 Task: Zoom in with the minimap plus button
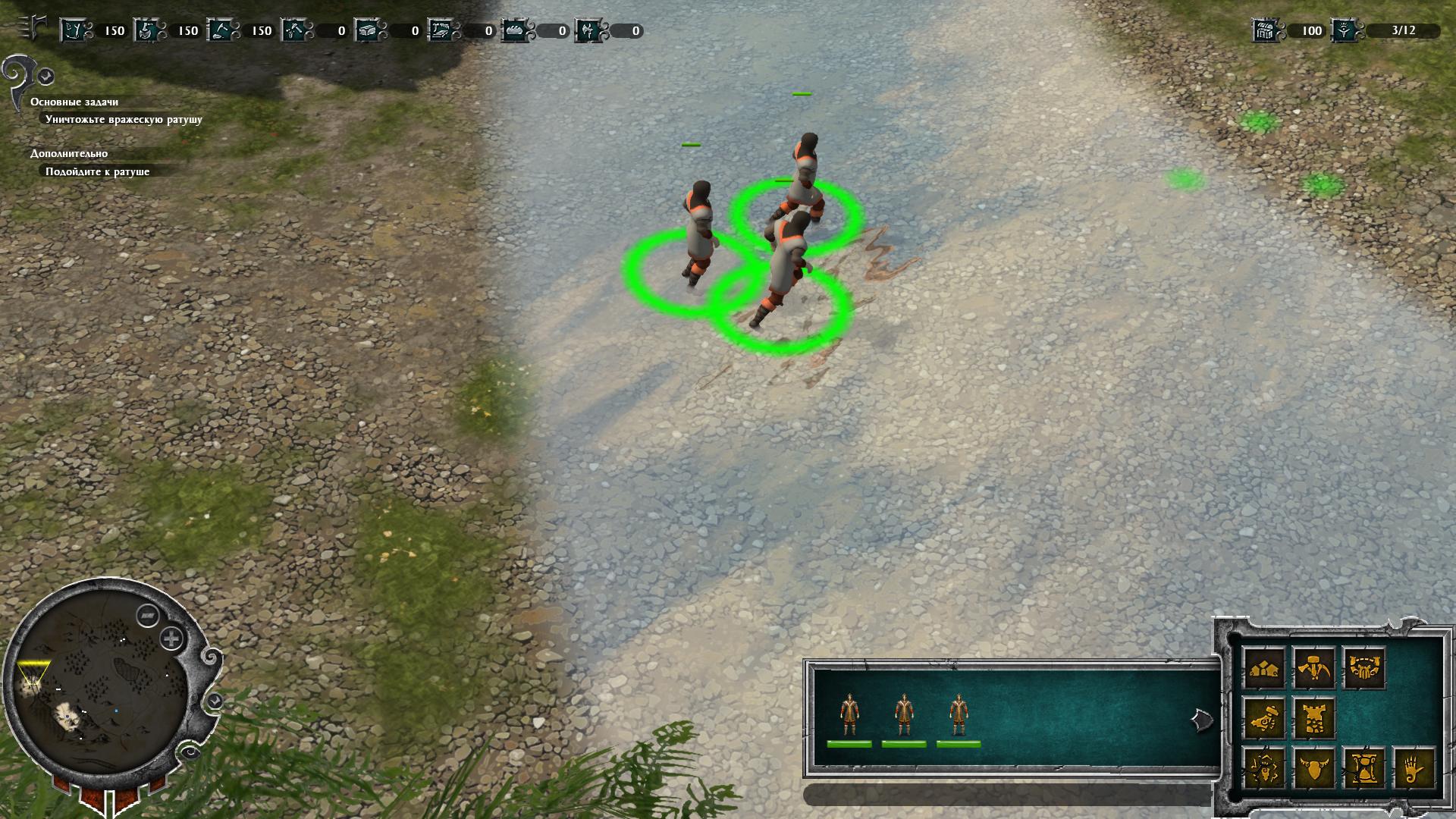click(x=172, y=639)
